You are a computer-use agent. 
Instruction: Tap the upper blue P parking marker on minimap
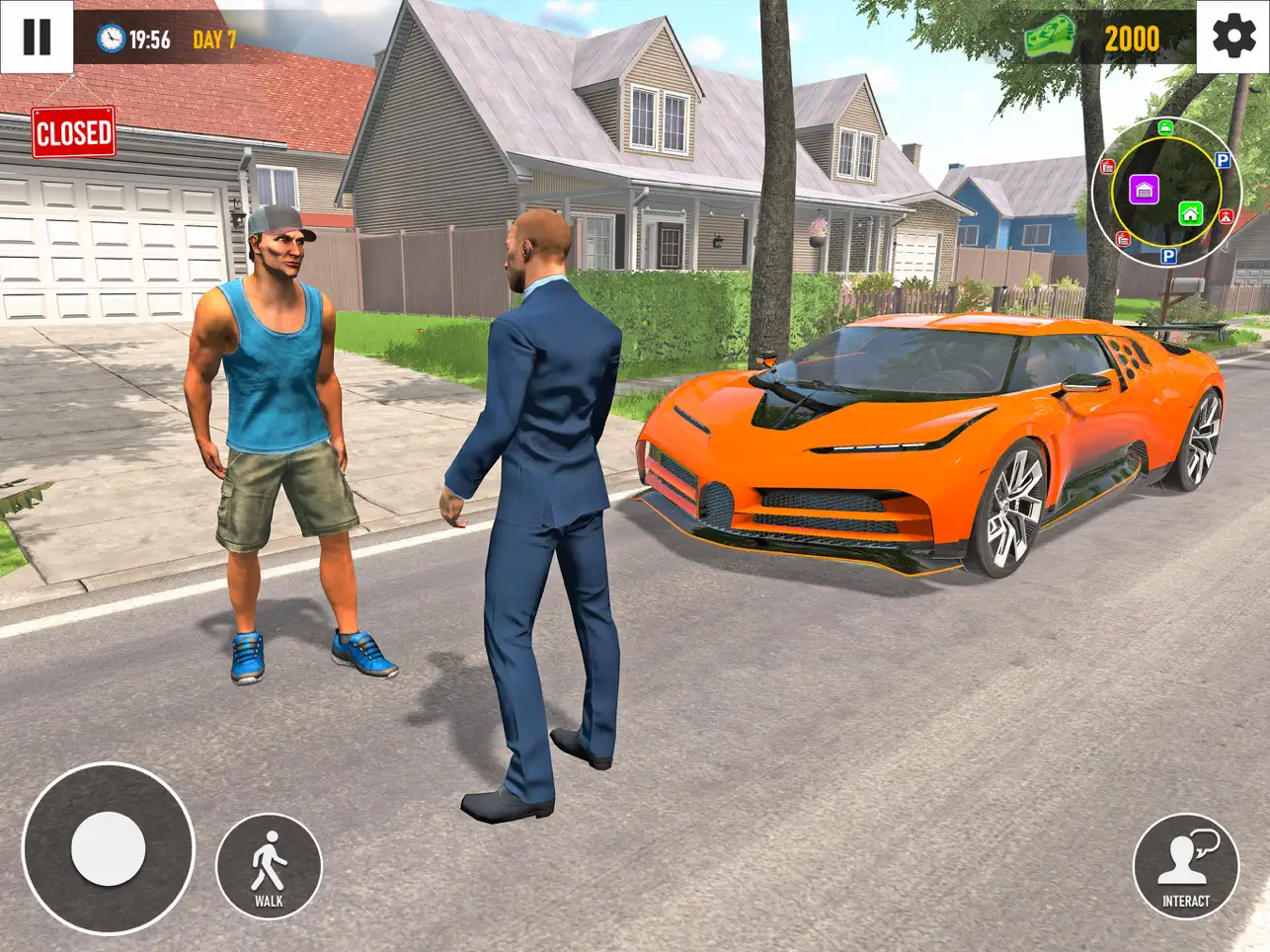click(x=1223, y=160)
